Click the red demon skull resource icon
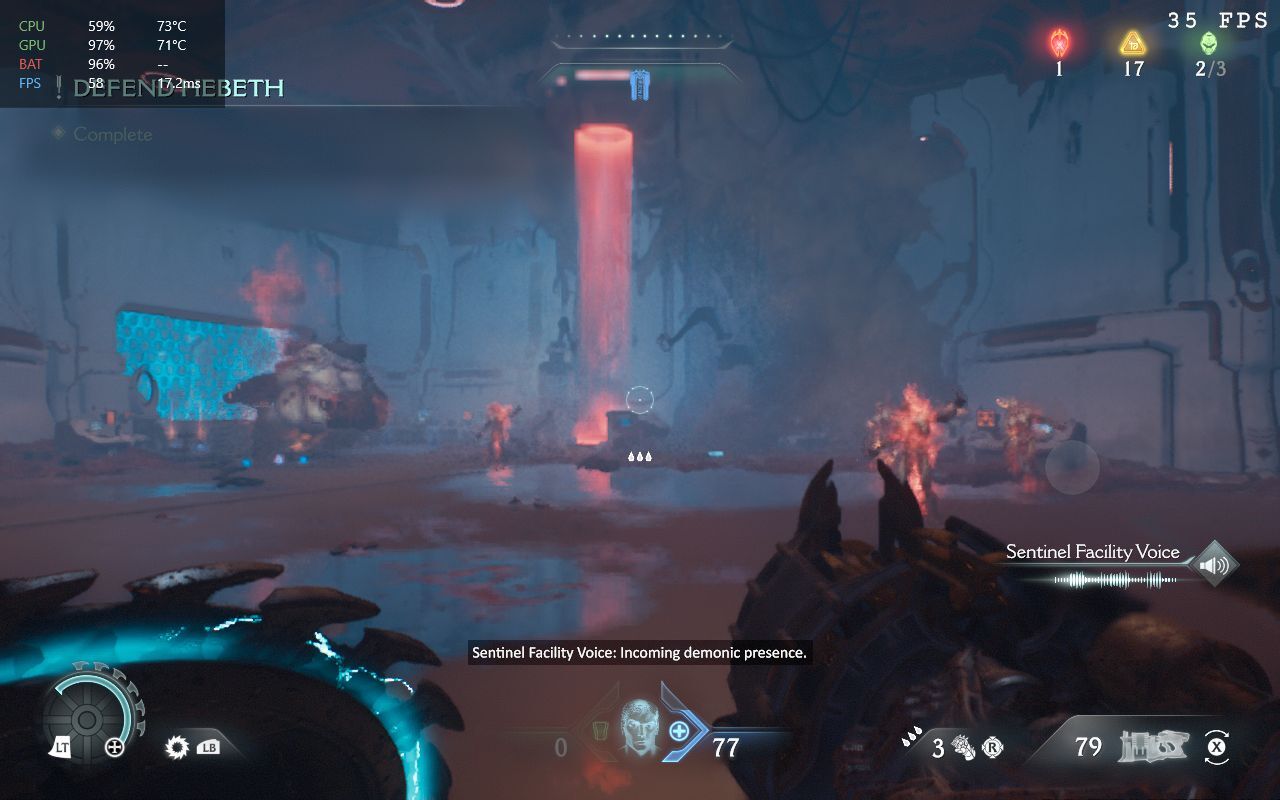1280x800 pixels. (x=1059, y=44)
